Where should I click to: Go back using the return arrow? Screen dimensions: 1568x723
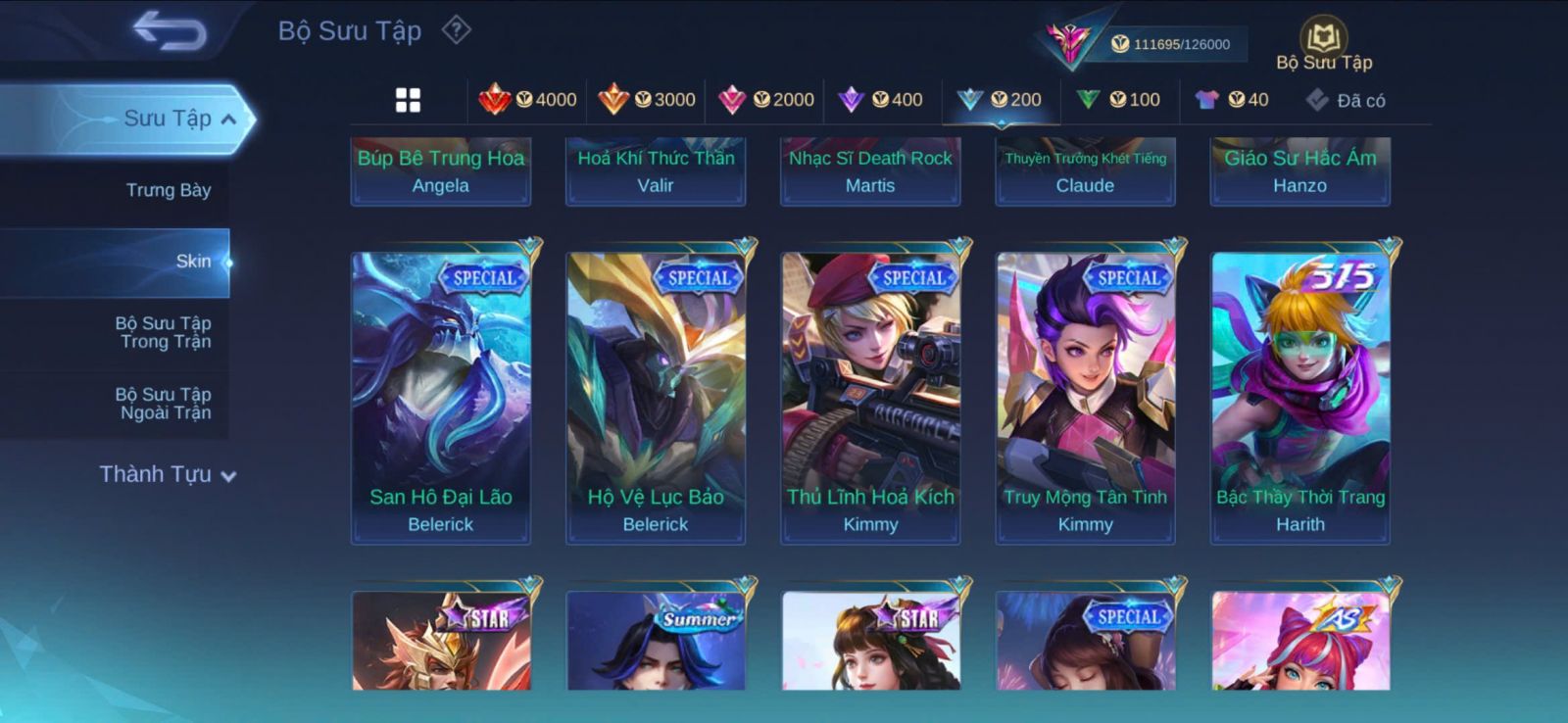pos(170,30)
